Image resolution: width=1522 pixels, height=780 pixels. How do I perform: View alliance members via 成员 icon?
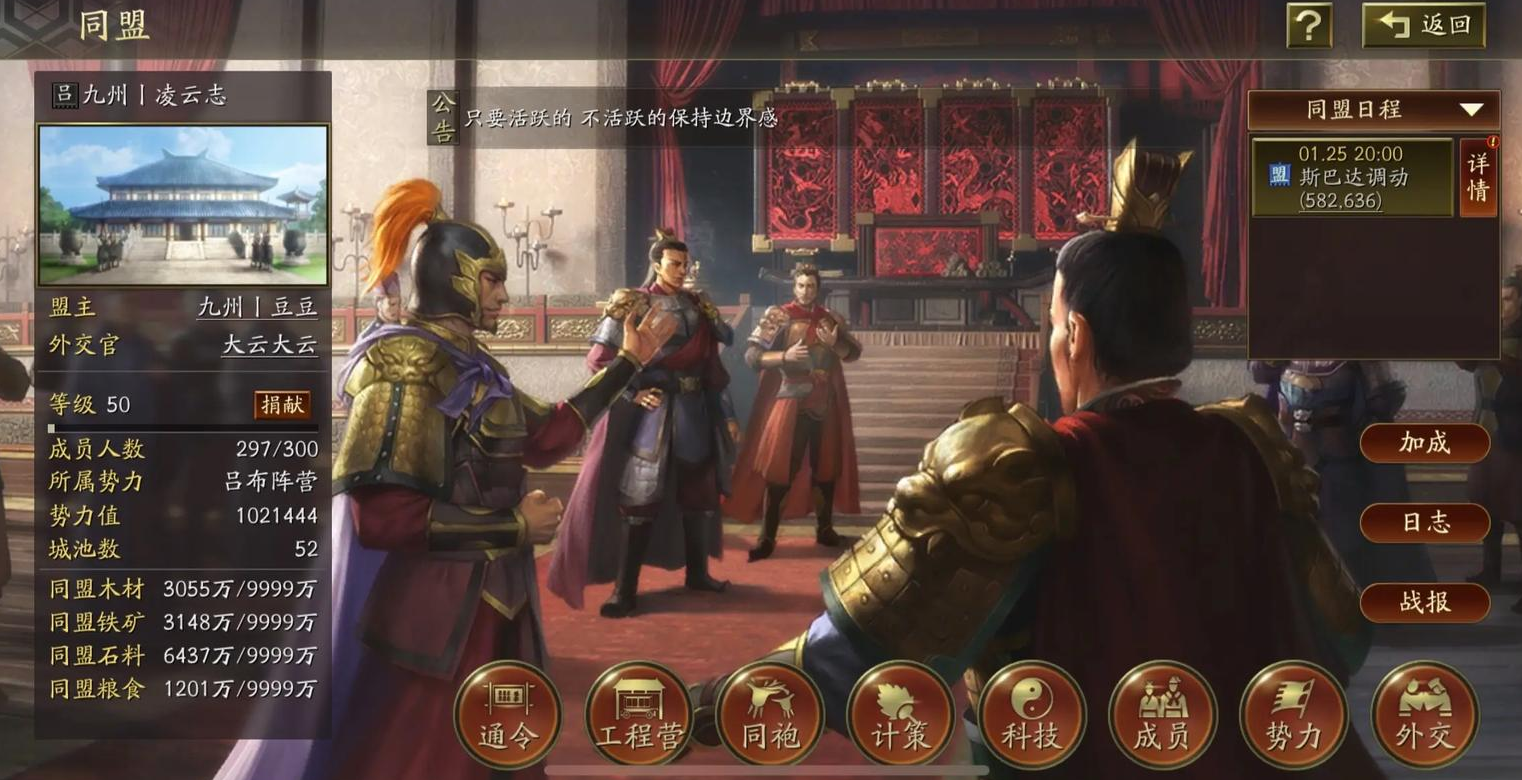(x=1161, y=716)
